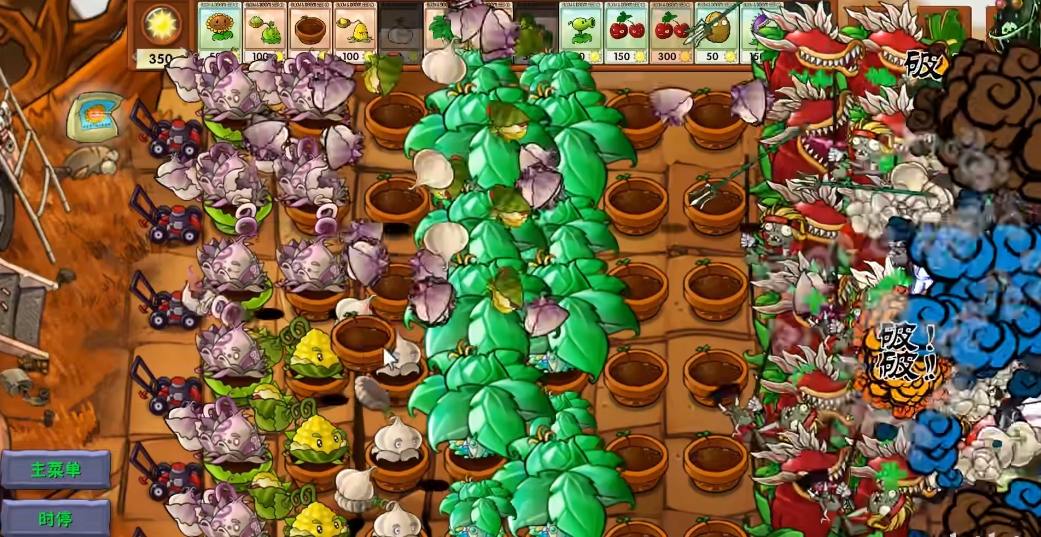
Task: Select the Kernel-pult seed packet
Action: click(355, 29)
